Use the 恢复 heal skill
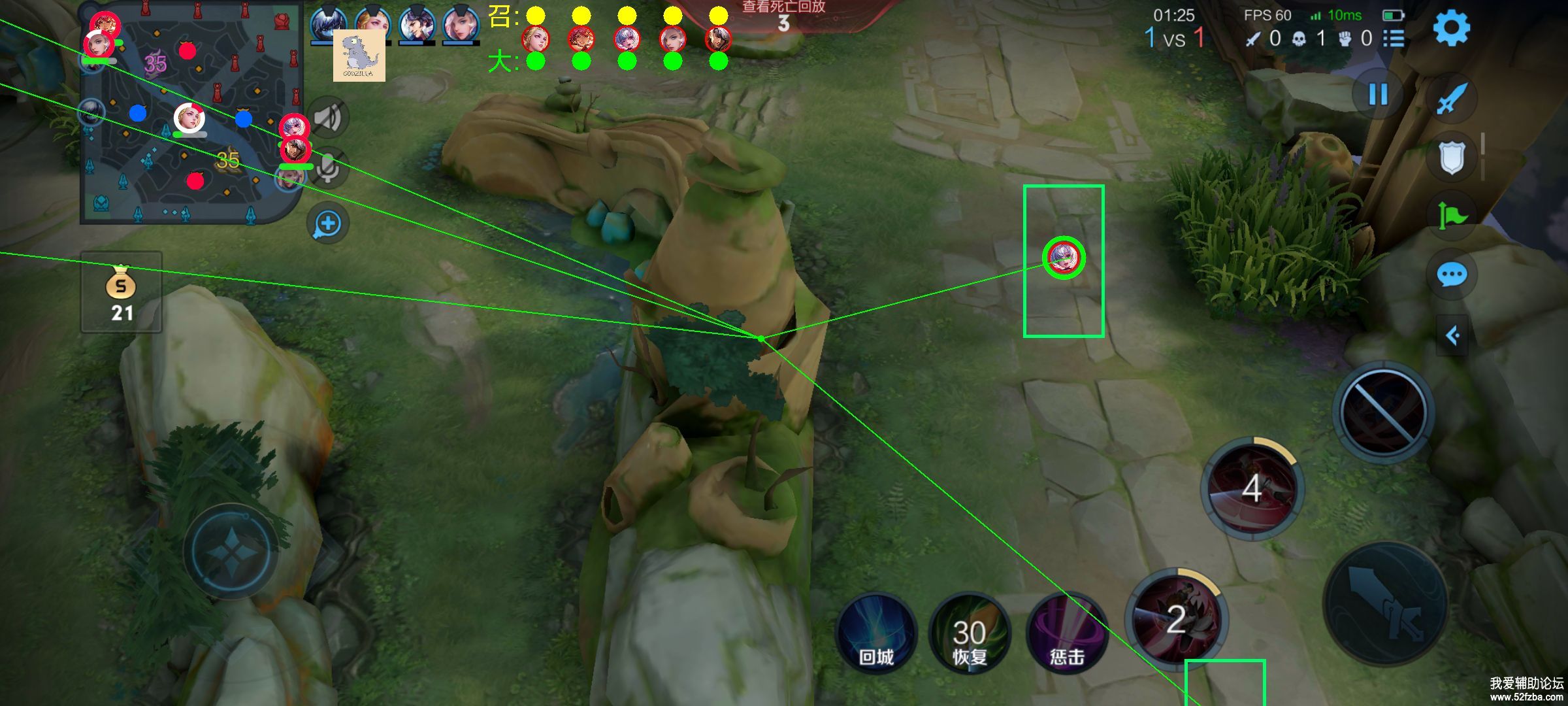Image resolution: width=1568 pixels, height=706 pixels. 970,633
